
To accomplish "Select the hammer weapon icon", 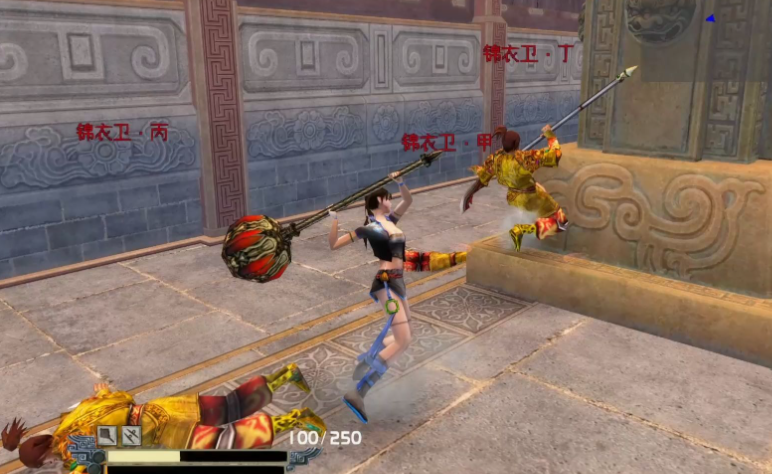I will tap(107, 435).
